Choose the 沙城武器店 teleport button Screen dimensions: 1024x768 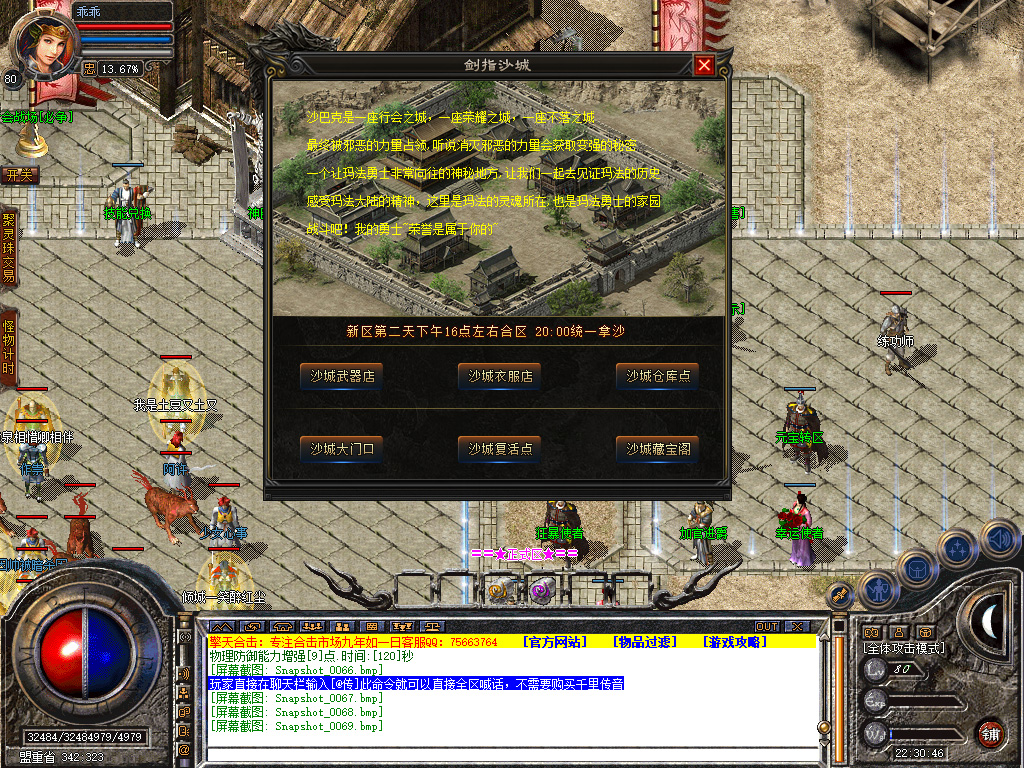coord(342,376)
